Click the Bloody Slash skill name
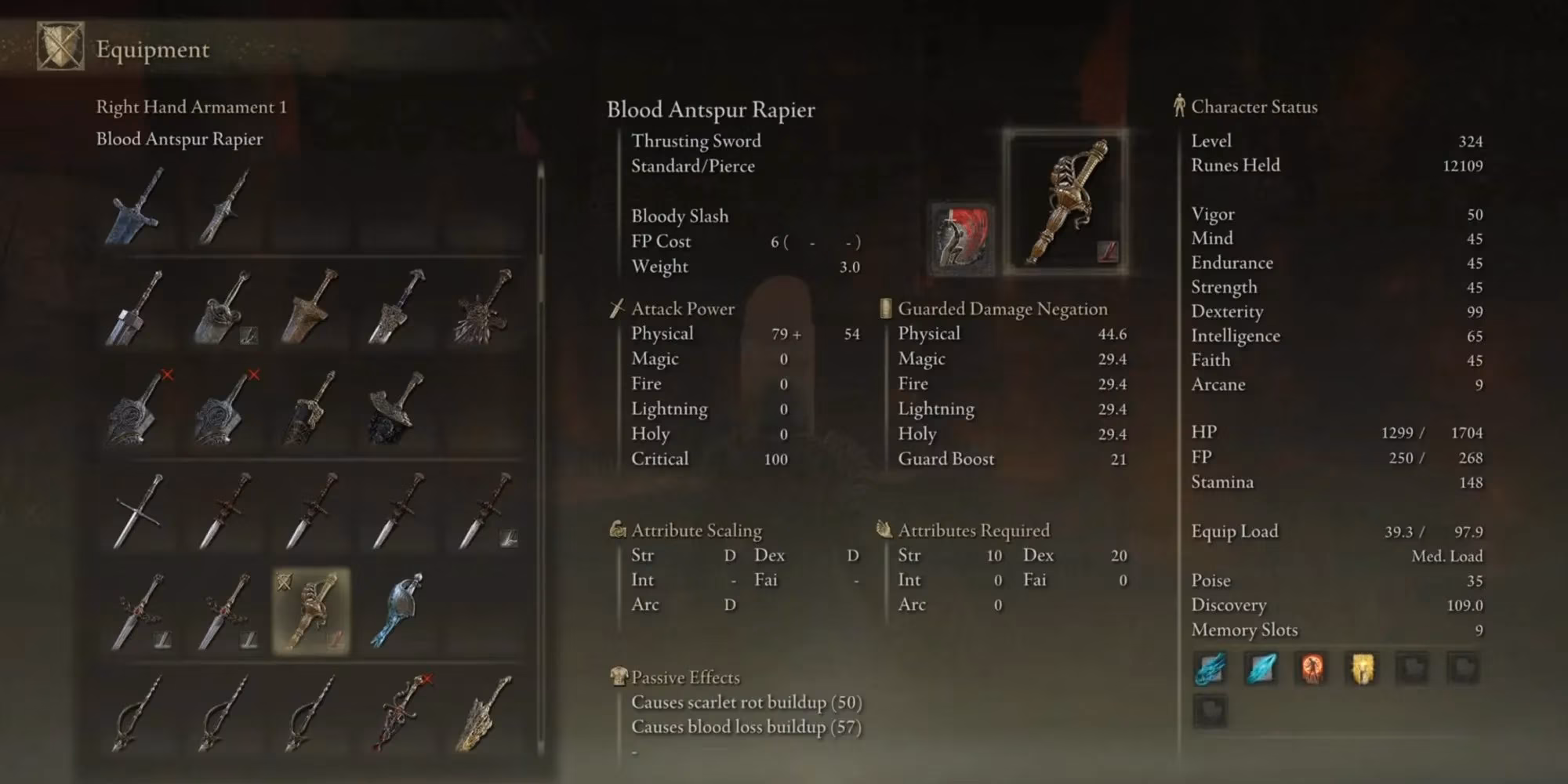This screenshot has width=1568, height=784. pyautogui.click(x=680, y=216)
